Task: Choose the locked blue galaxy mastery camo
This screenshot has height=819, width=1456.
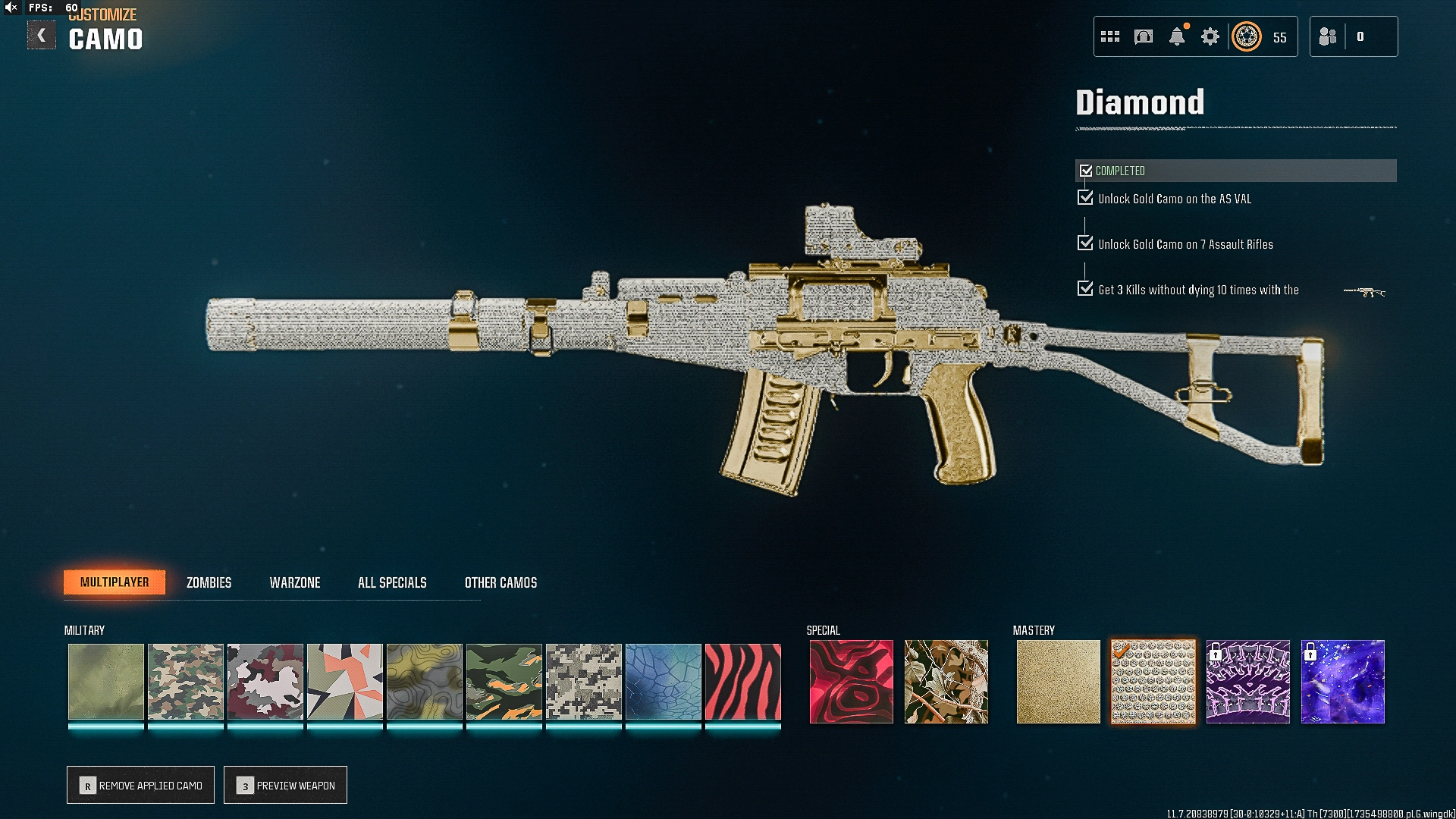Action: click(1342, 682)
